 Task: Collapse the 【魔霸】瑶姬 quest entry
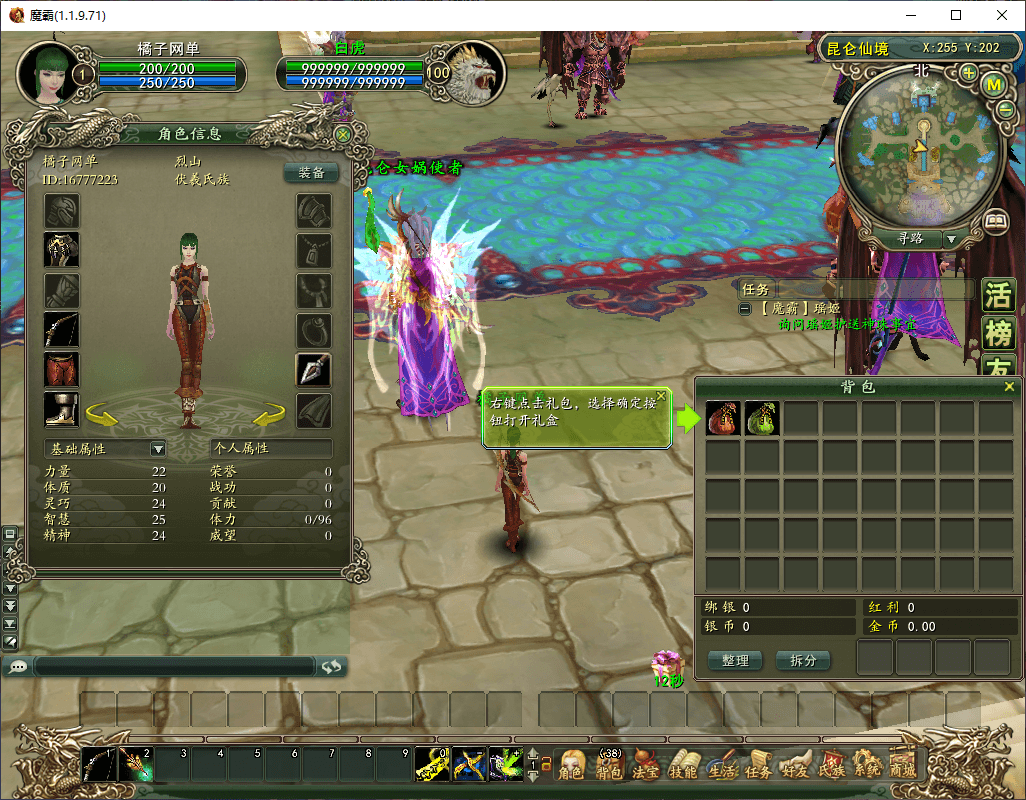pos(745,309)
